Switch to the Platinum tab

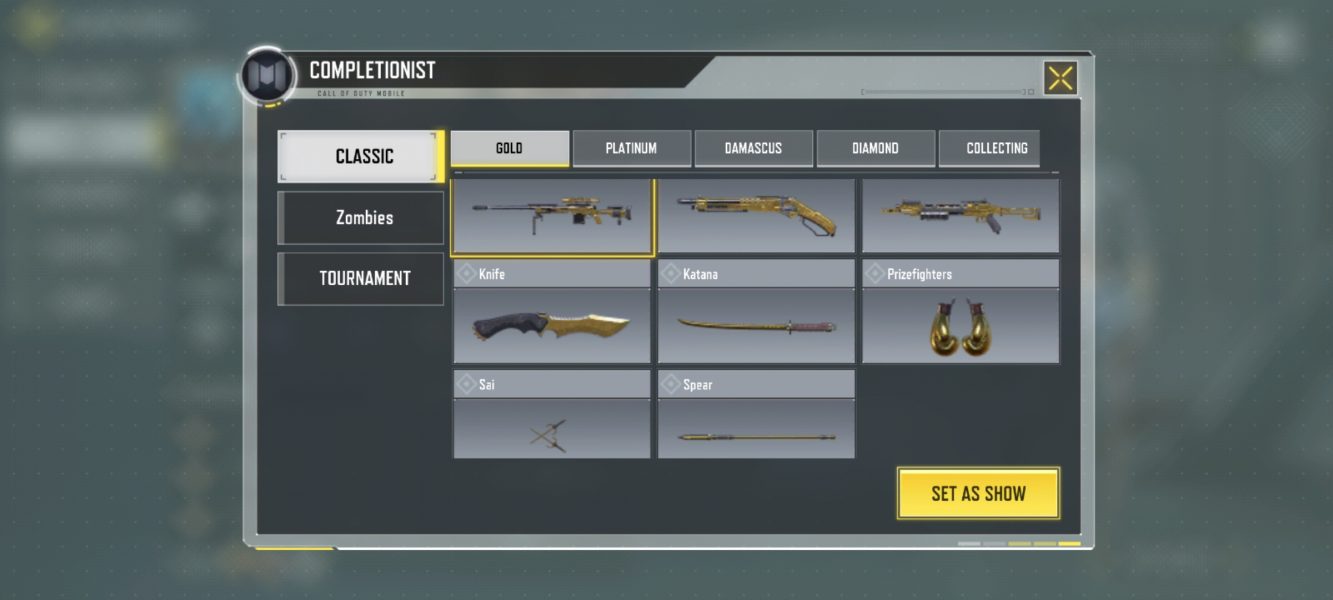631,148
